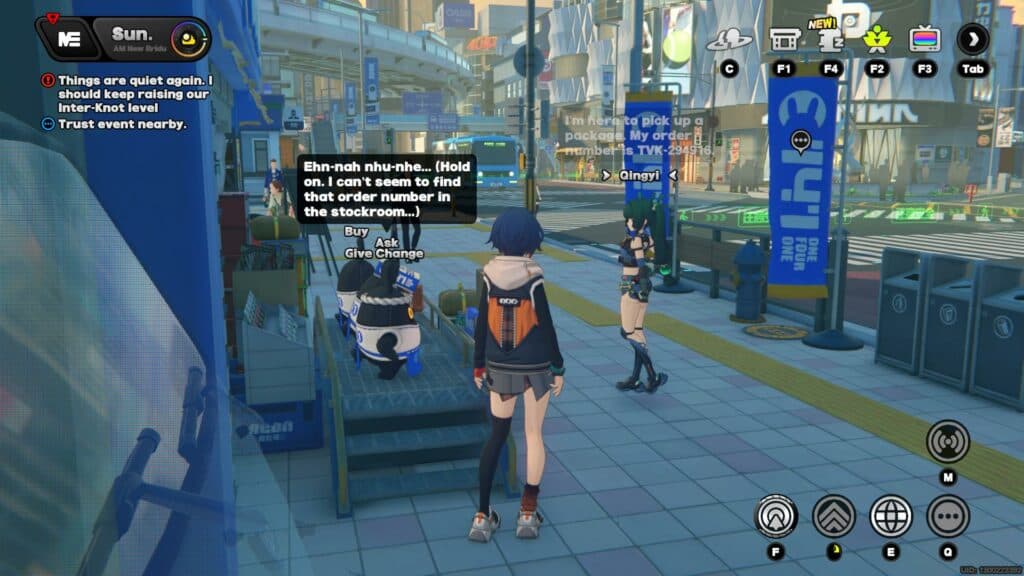Tap the double-chevron sprint button
Image resolution: width=1024 pixels, height=576 pixels.
[833, 516]
